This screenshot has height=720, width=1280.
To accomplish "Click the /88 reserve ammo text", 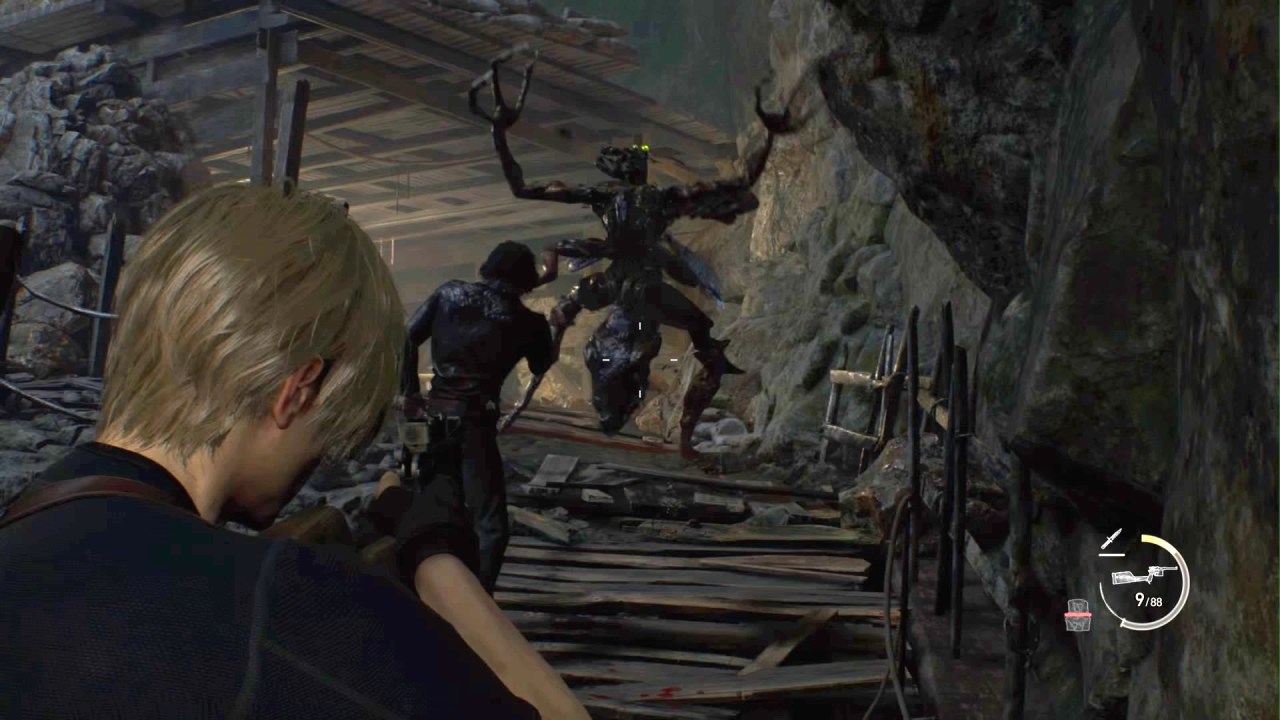I will 1156,600.
